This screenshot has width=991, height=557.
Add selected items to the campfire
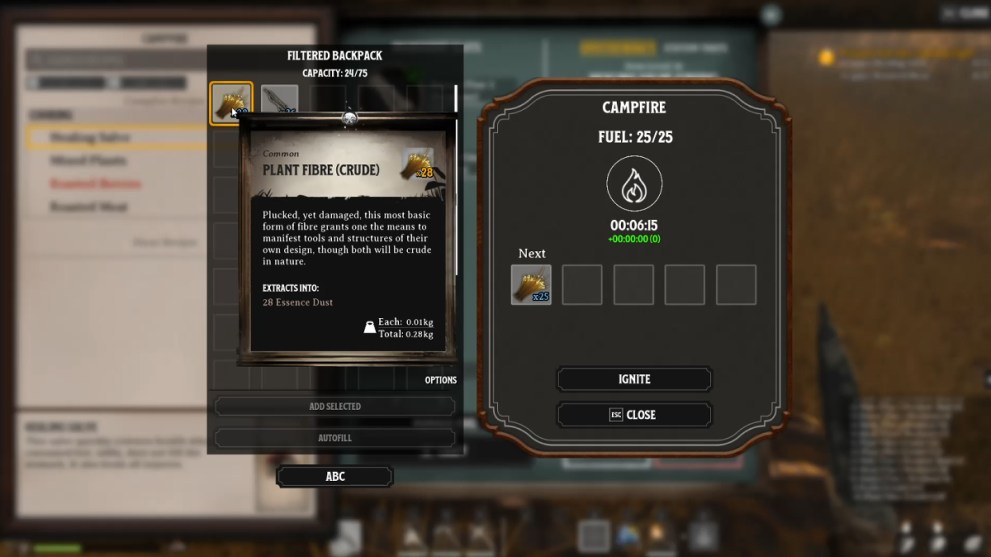(x=335, y=407)
